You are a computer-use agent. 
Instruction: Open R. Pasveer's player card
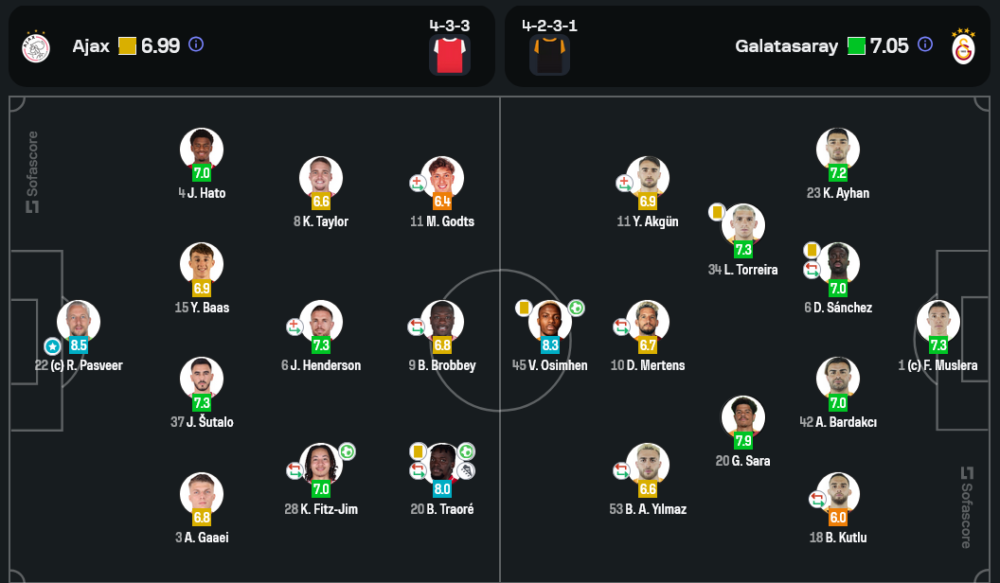[x=78, y=322]
